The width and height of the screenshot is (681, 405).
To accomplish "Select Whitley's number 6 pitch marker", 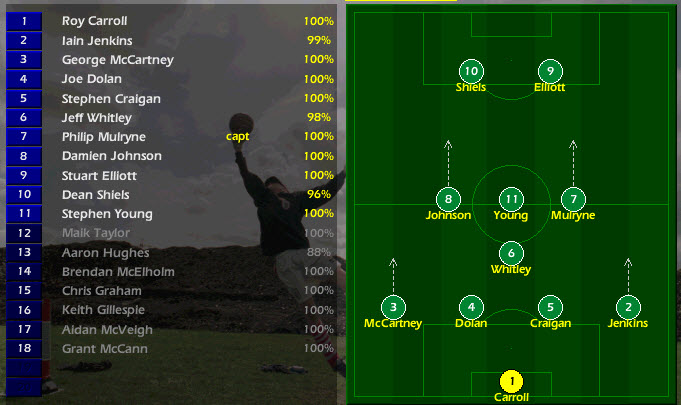I will [x=511, y=253].
